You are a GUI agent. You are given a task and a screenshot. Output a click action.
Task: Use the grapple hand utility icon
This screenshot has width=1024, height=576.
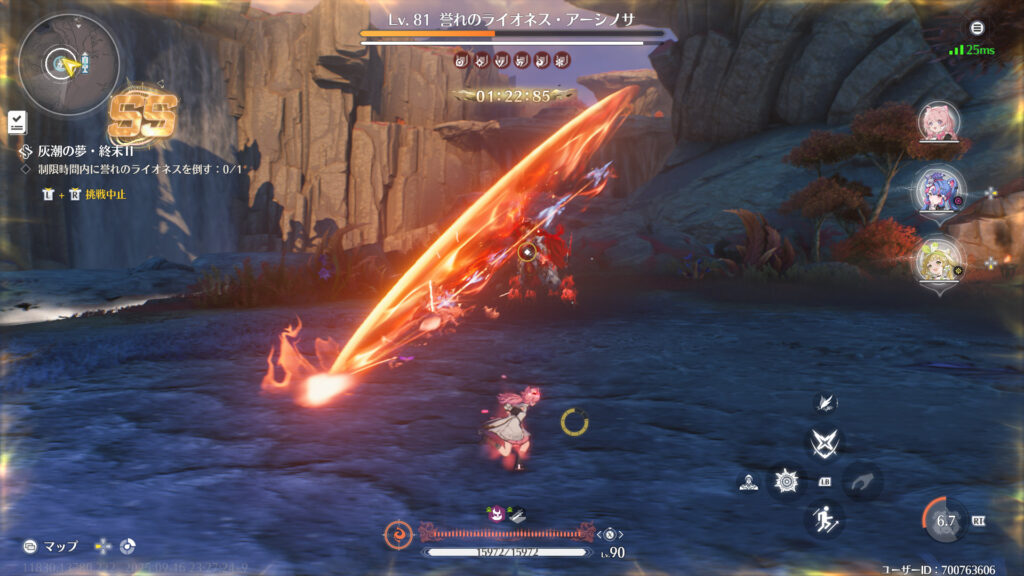[863, 481]
